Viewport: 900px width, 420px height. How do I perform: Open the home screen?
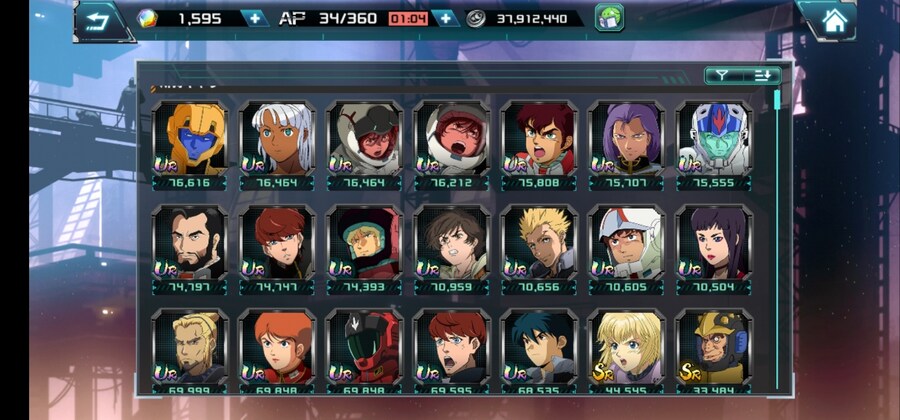831,19
